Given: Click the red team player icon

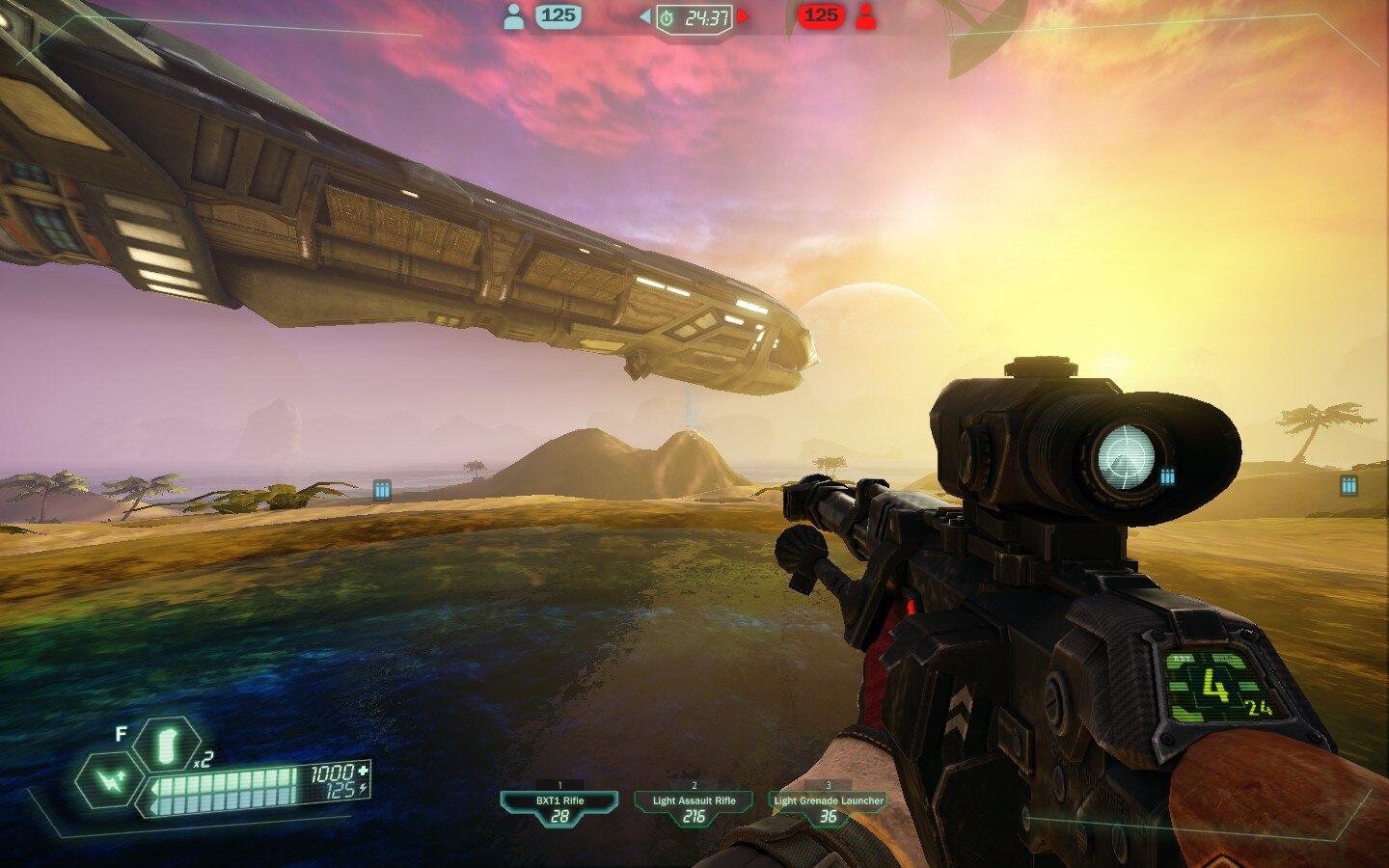Looking at the screenshot, I should click(866, 16).
